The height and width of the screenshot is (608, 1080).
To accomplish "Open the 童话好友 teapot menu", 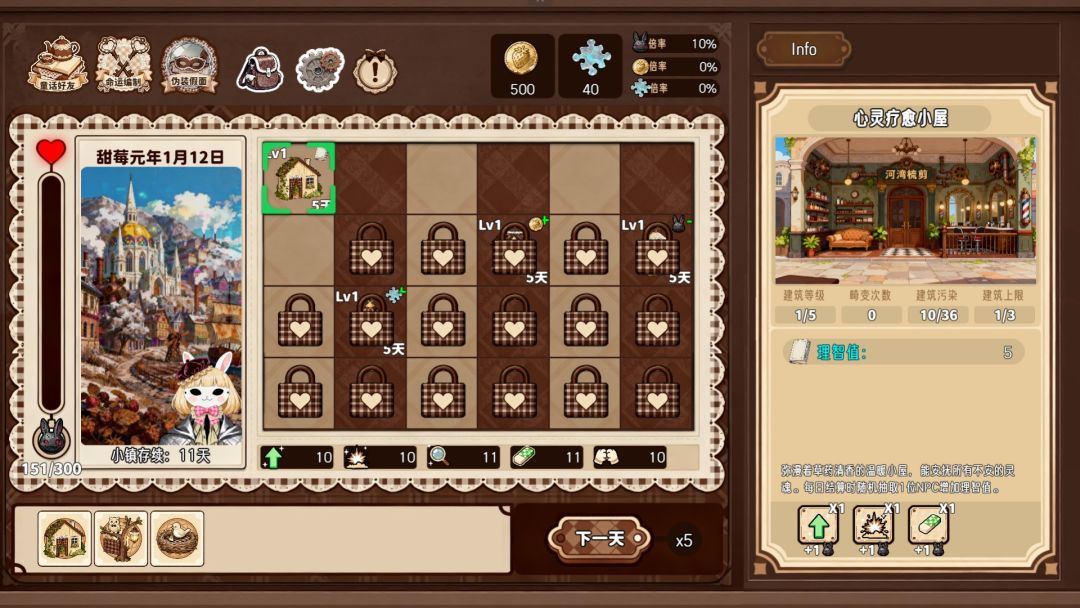I will point(57,64).
